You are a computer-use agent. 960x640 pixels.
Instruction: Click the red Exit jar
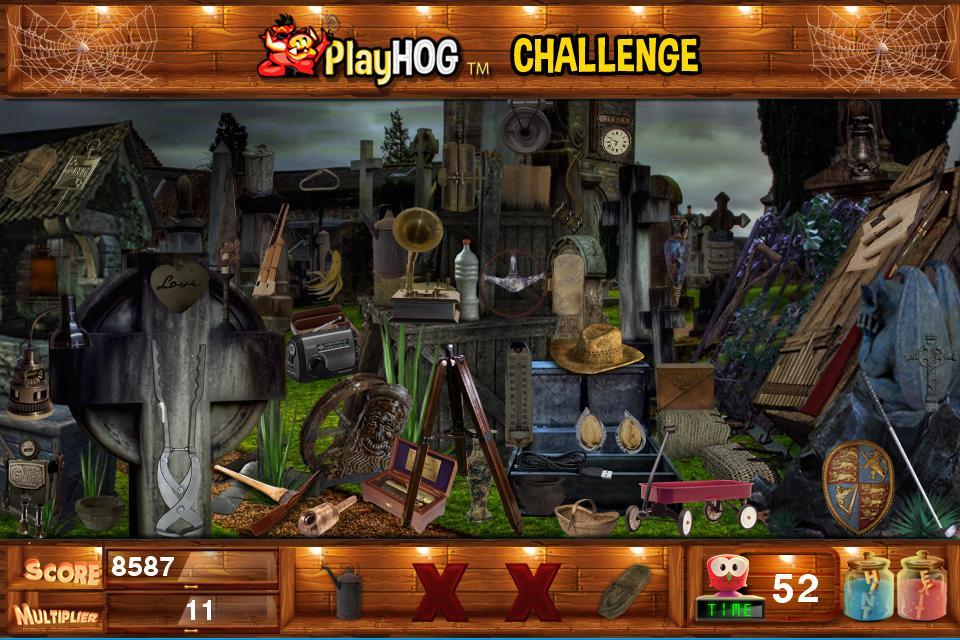[x=920, y=587]
